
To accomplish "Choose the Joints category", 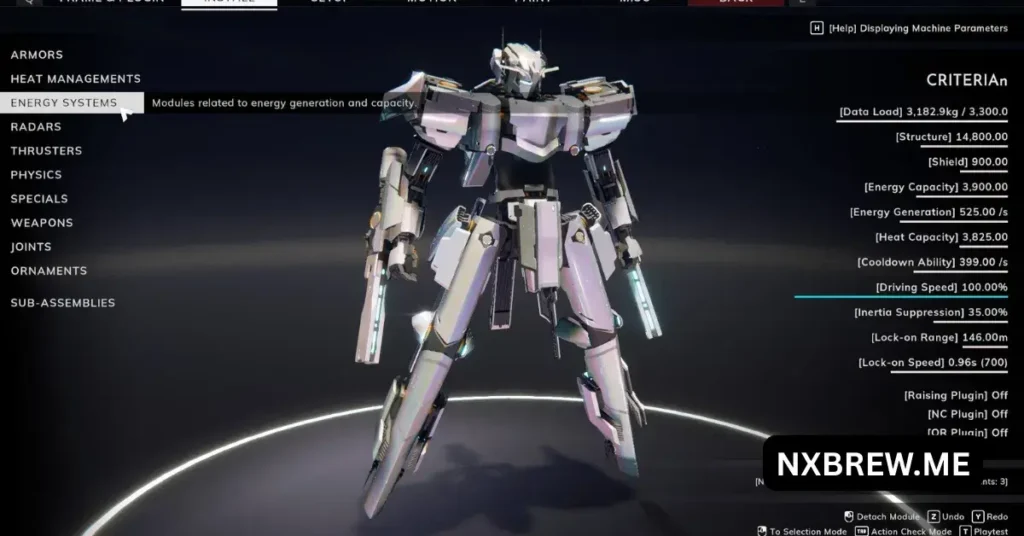I will tap(31, 247).
